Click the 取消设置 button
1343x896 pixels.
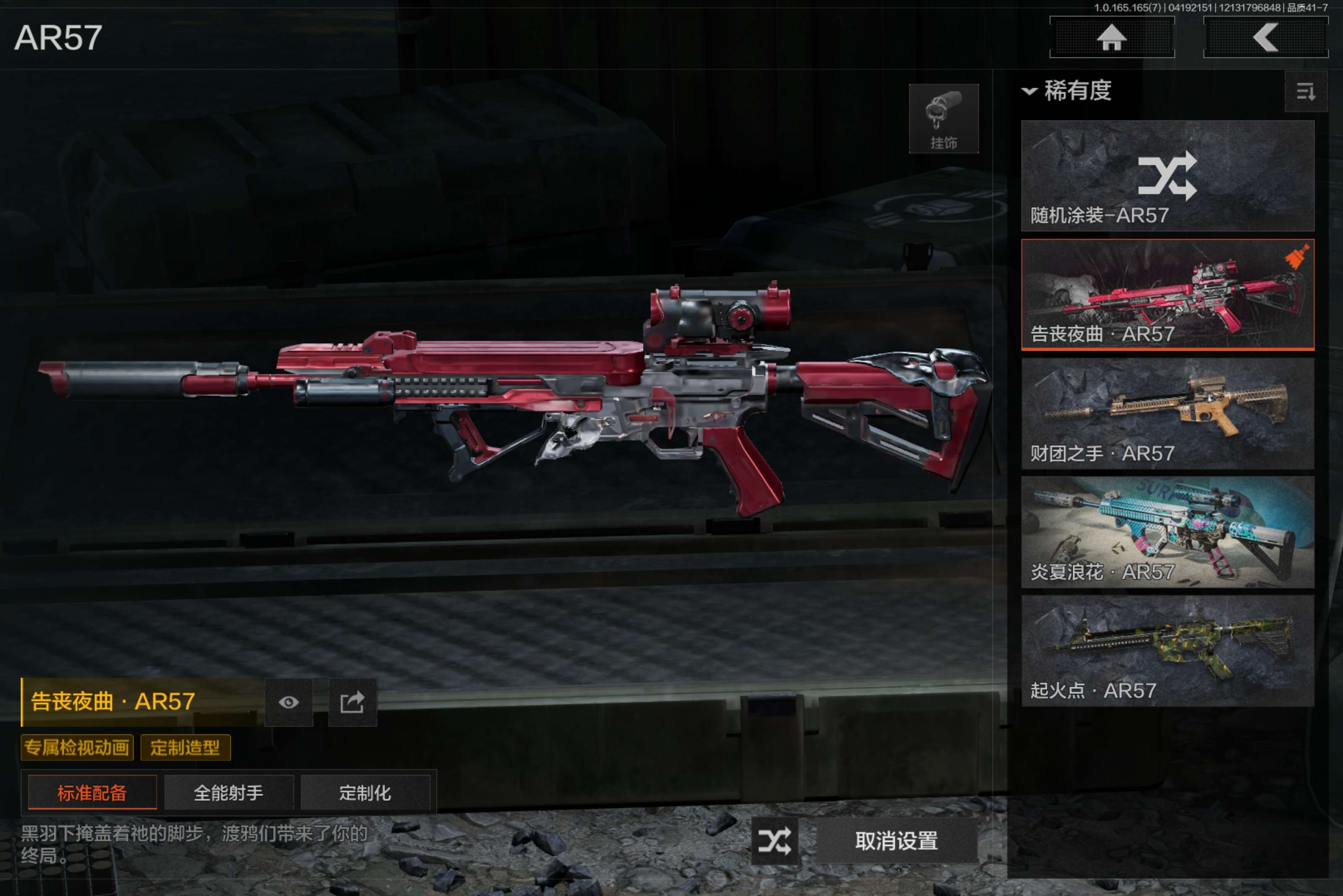[x=896, y=841]
